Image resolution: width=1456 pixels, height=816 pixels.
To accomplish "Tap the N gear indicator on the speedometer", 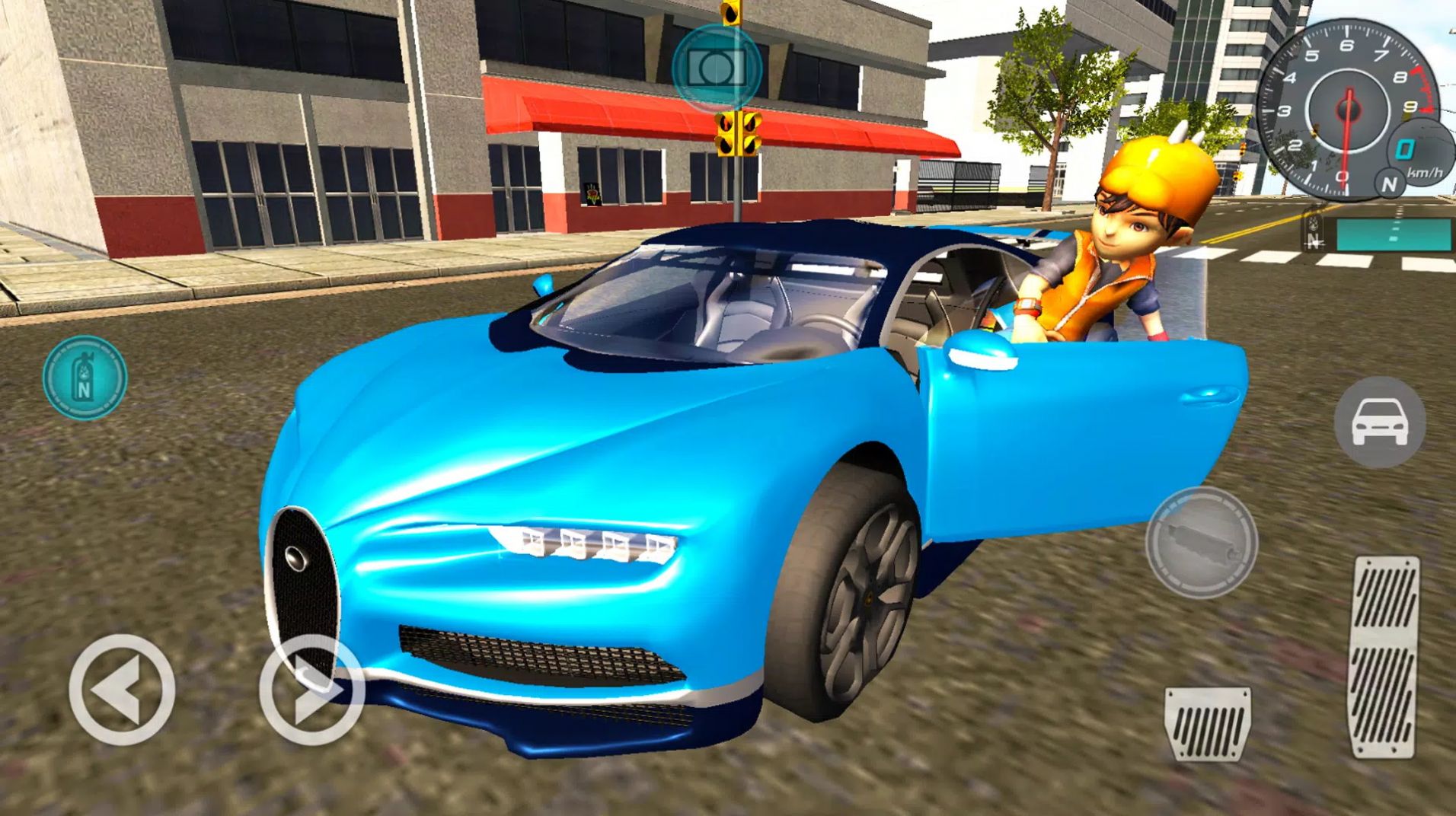I will 1390,185.
